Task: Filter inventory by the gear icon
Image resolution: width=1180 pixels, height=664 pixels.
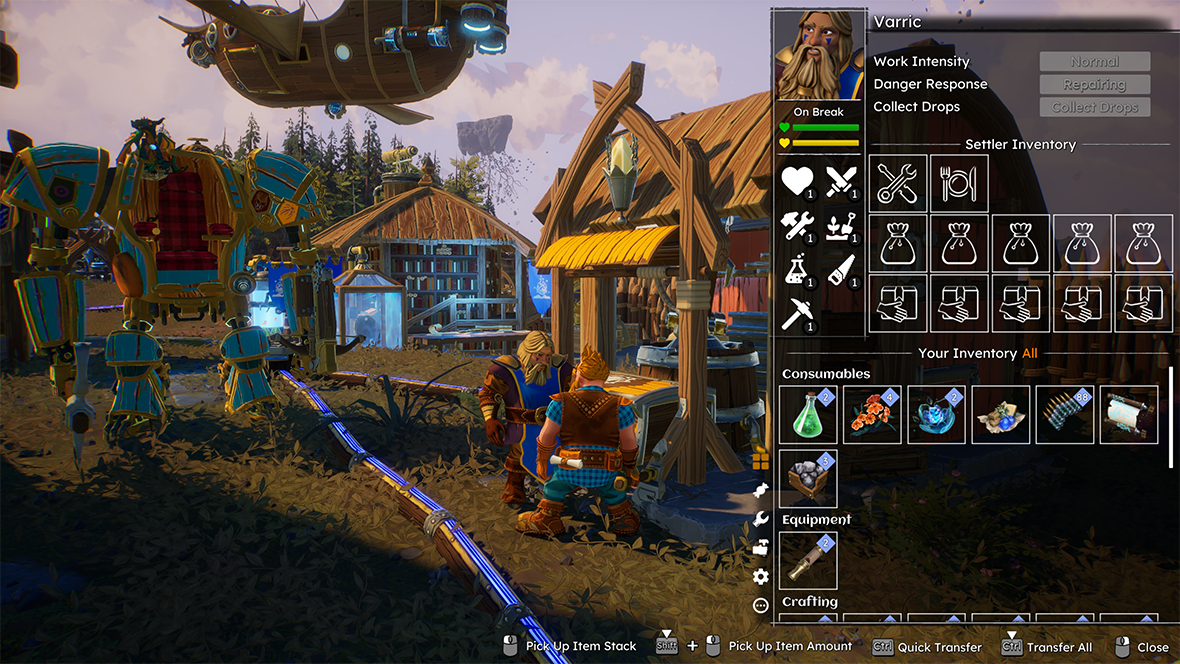Action: click(x=760, y=576)
